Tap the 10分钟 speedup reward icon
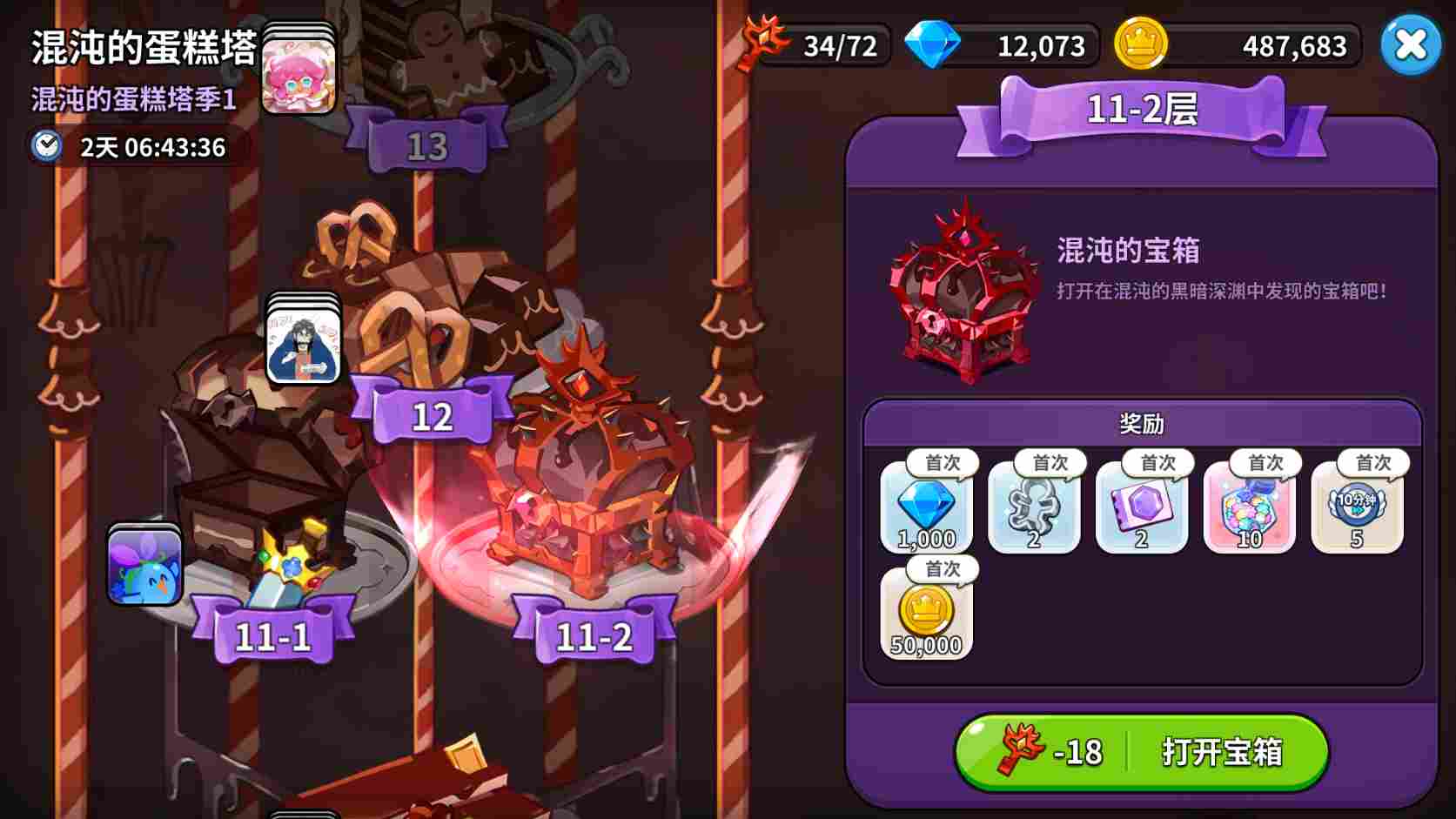 1356,509
